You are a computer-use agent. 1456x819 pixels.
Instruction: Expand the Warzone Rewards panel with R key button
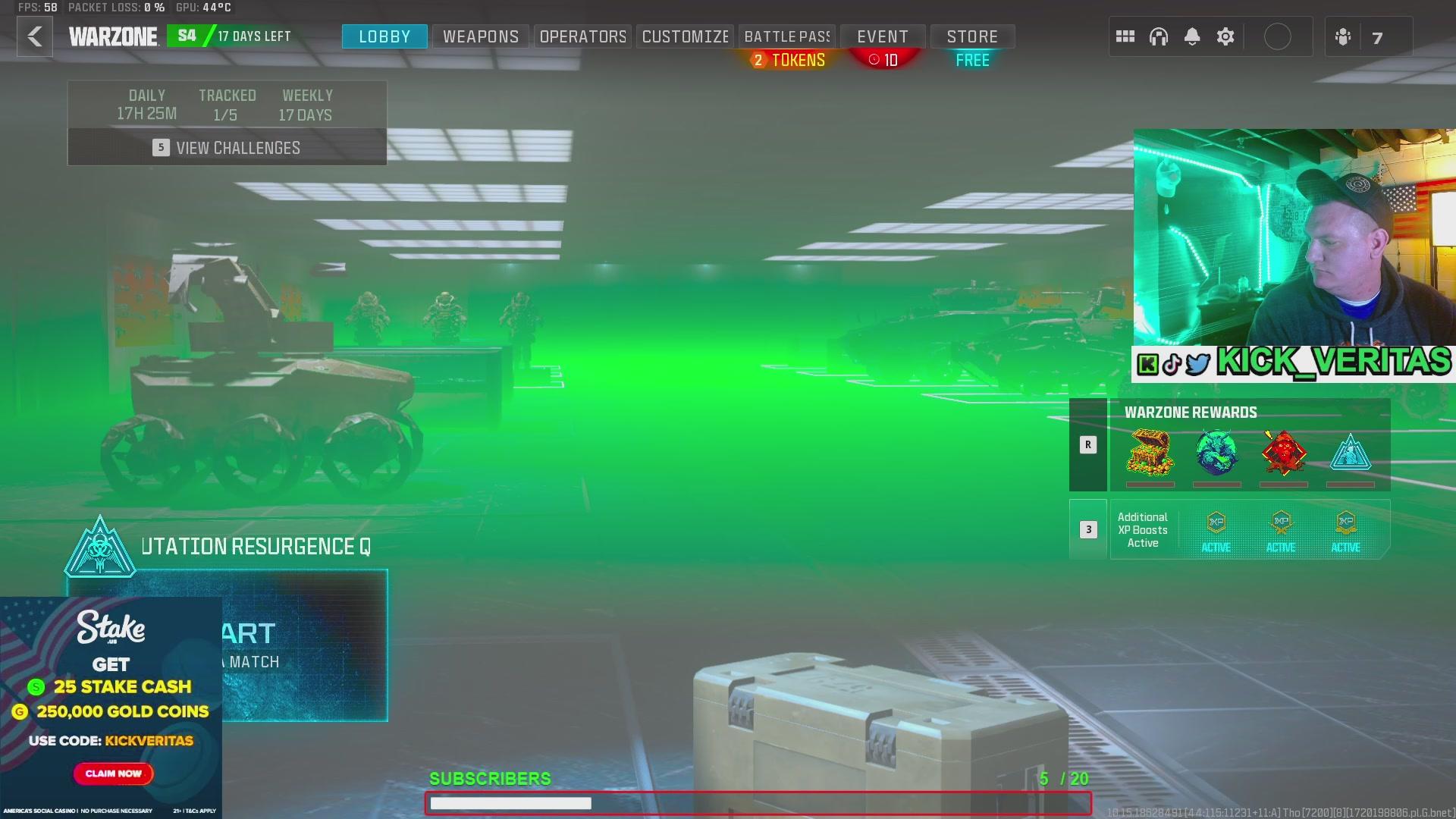(1088, 445)
